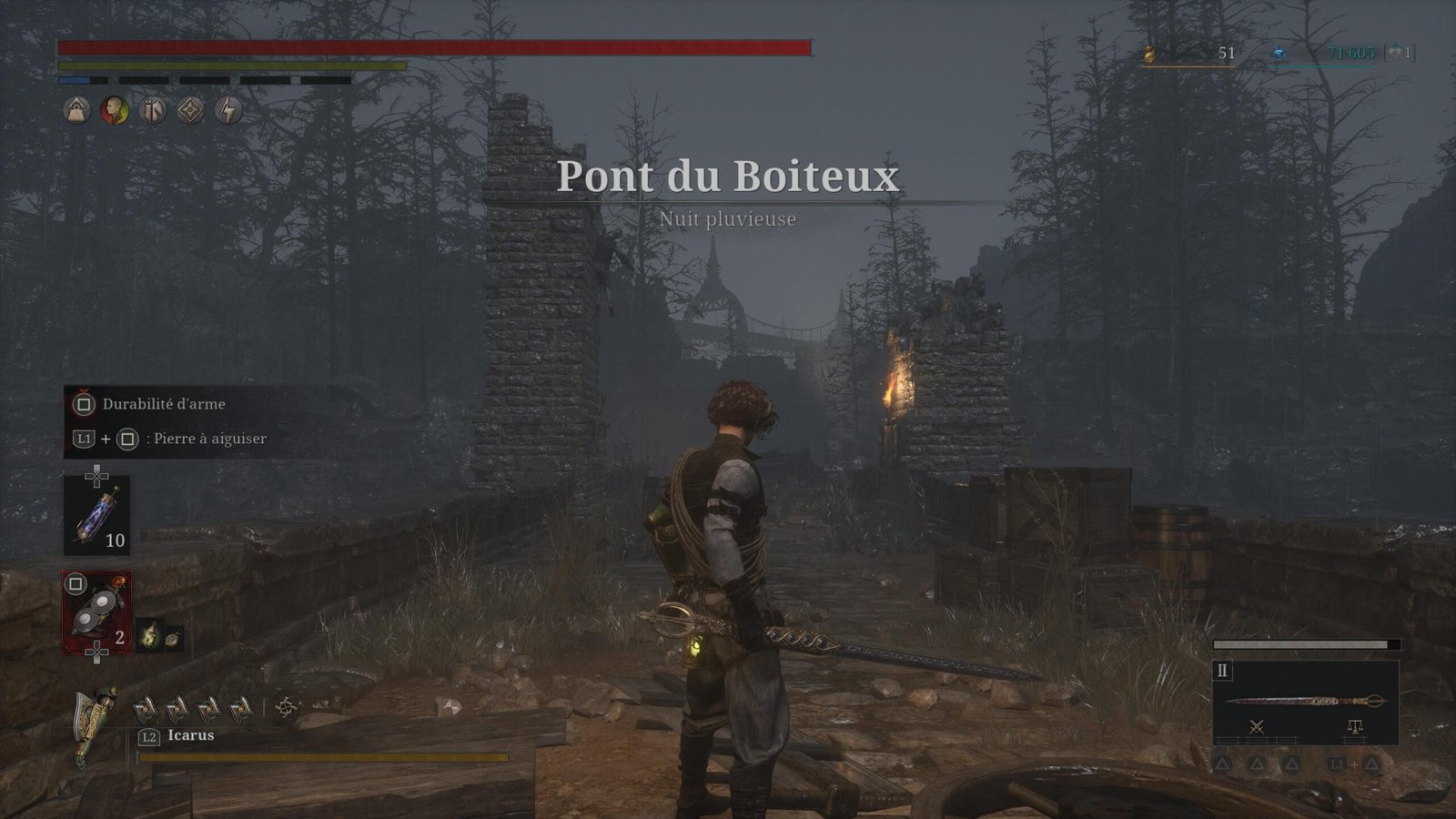Click the glowing lantern icon
This screenshot has height=819, width=1456.
tap(149, 637)
